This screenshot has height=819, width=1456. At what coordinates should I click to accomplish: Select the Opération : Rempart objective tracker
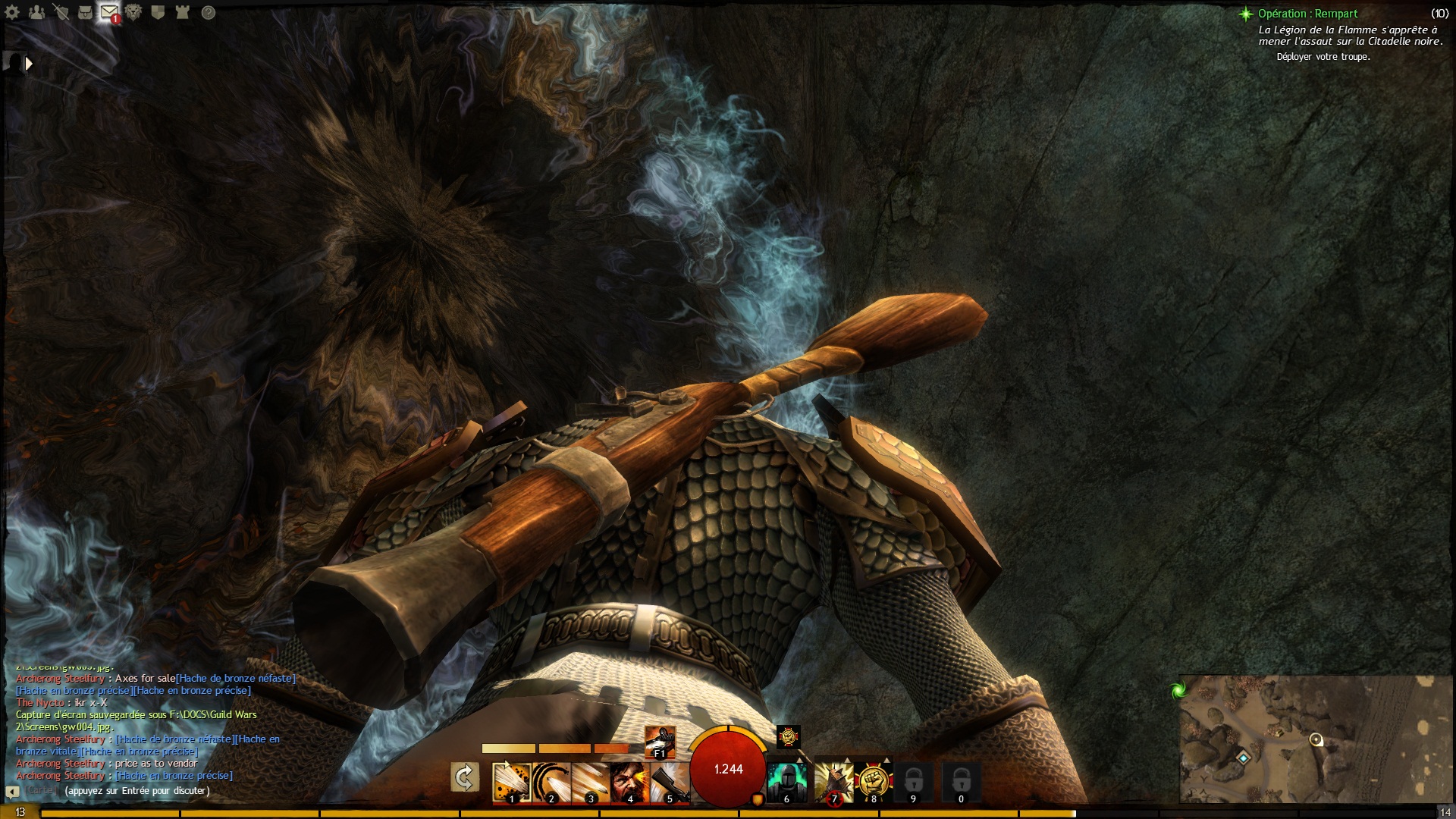[x=1307, y=14]
